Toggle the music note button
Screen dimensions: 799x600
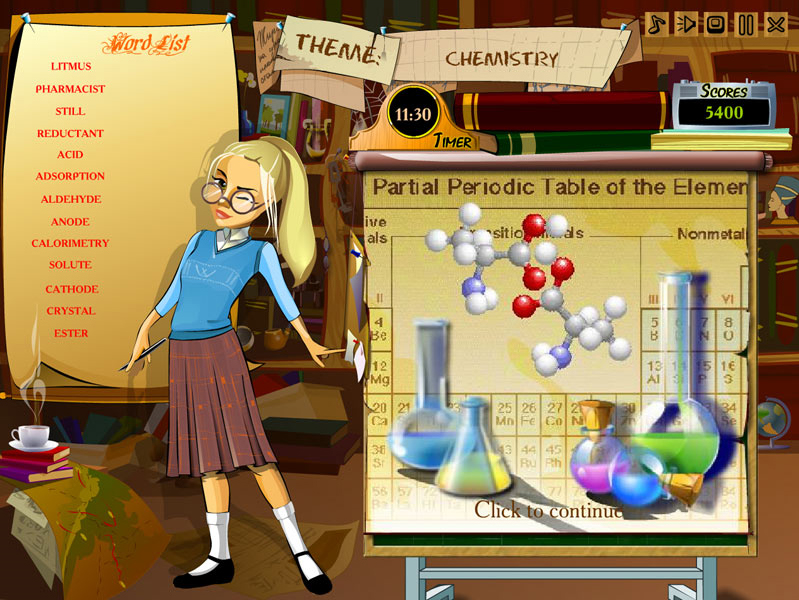pos(656,24)
